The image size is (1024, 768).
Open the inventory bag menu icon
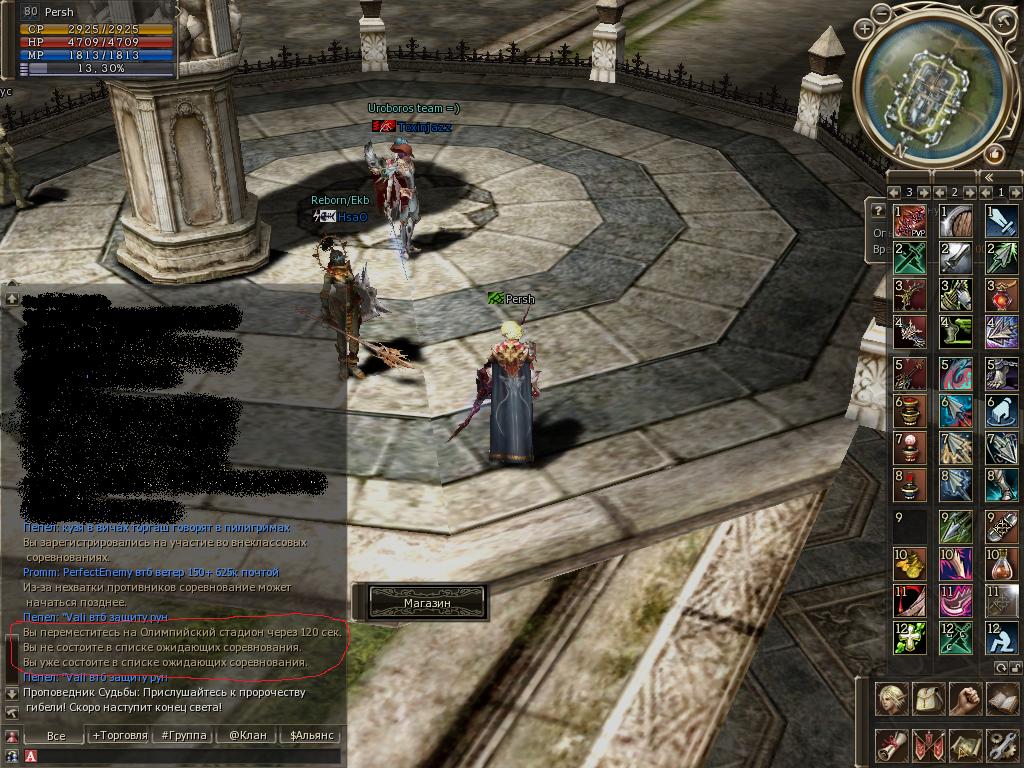(928, 699)
